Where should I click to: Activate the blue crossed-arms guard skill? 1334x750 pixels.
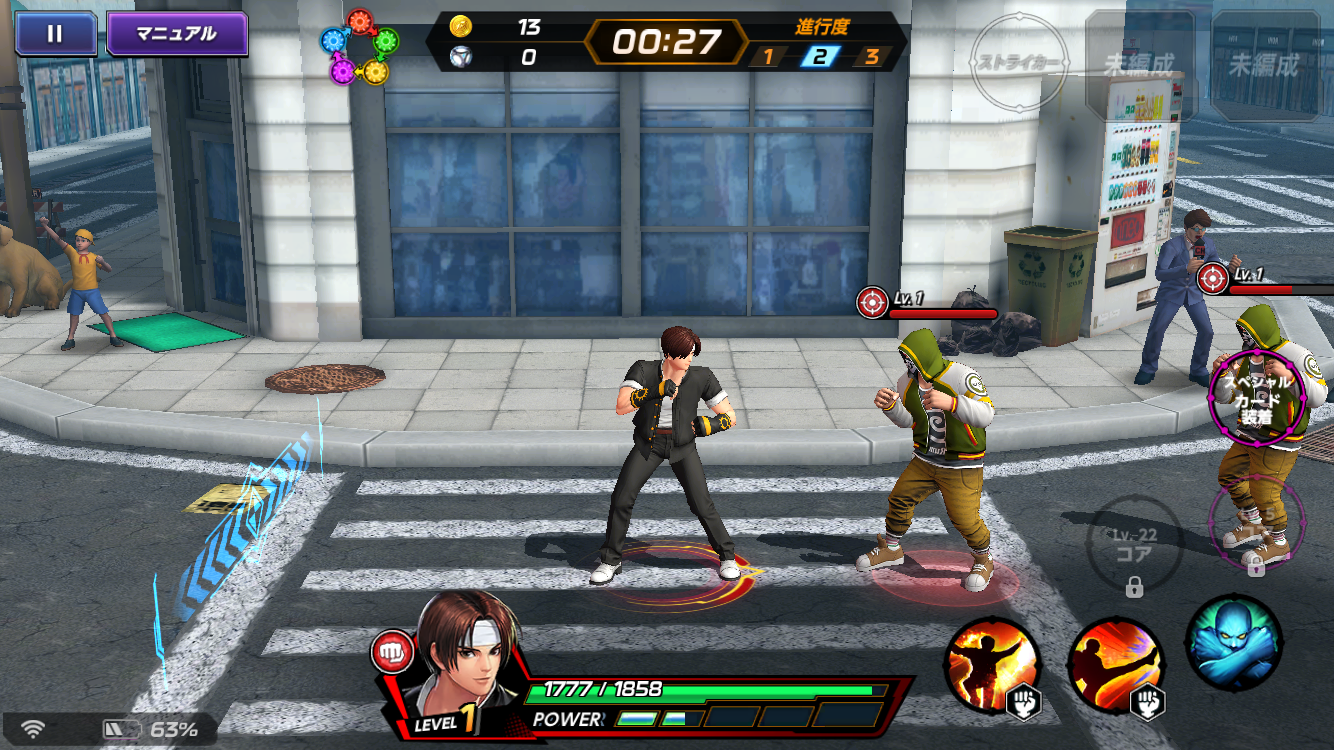point(1233,641)
